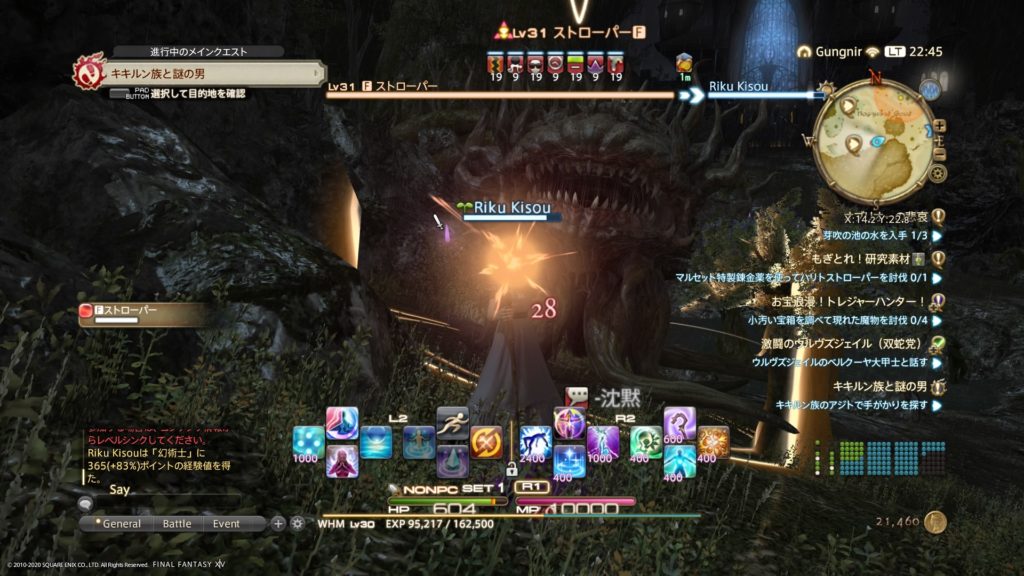
Task: Click the blue weather icon beside minimap
Action: click(930, 91)
